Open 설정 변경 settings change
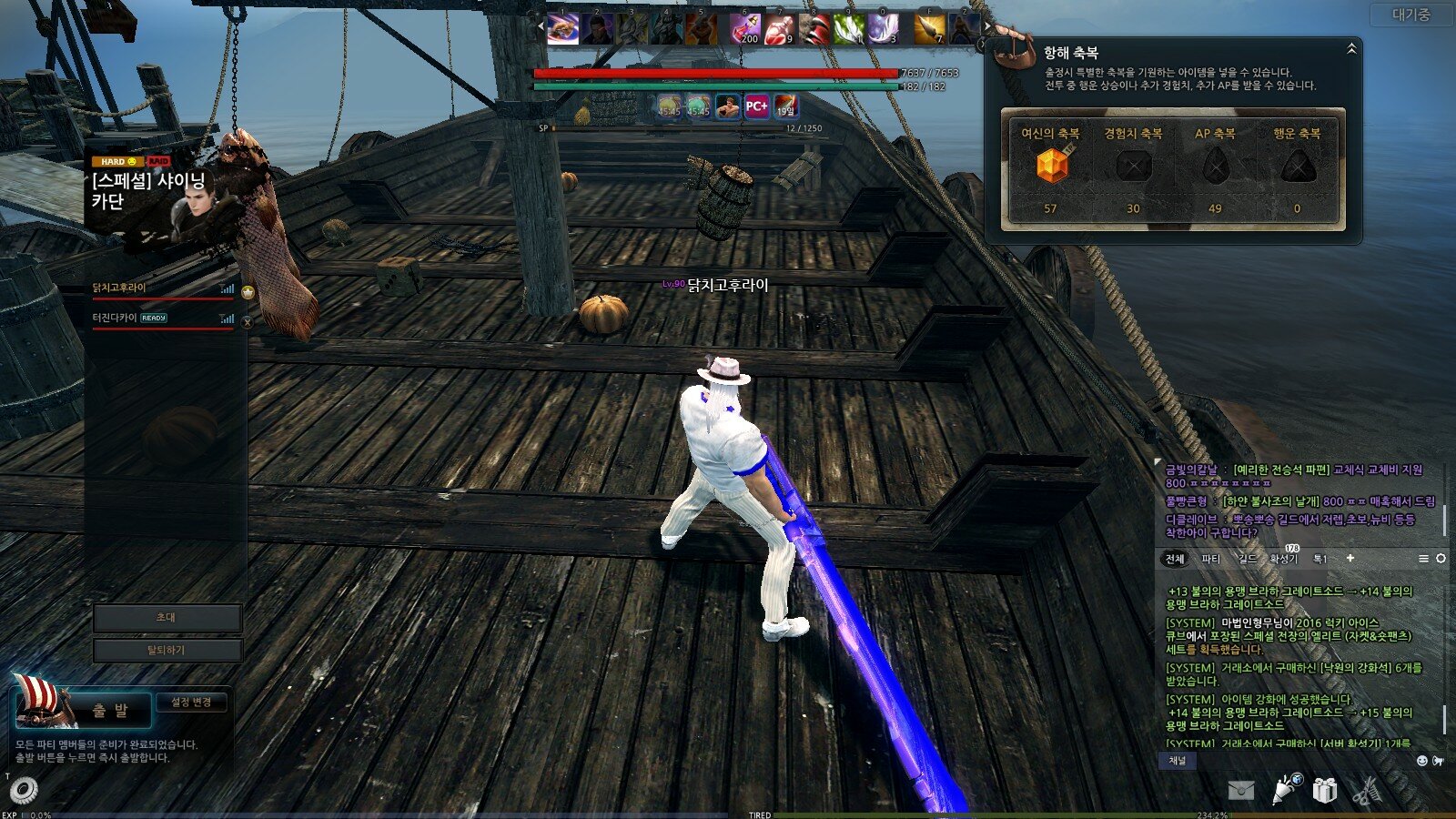Image resolution: width=1456 pixels, height=819 pixels. pyautogui.click(x=191, y=702)
